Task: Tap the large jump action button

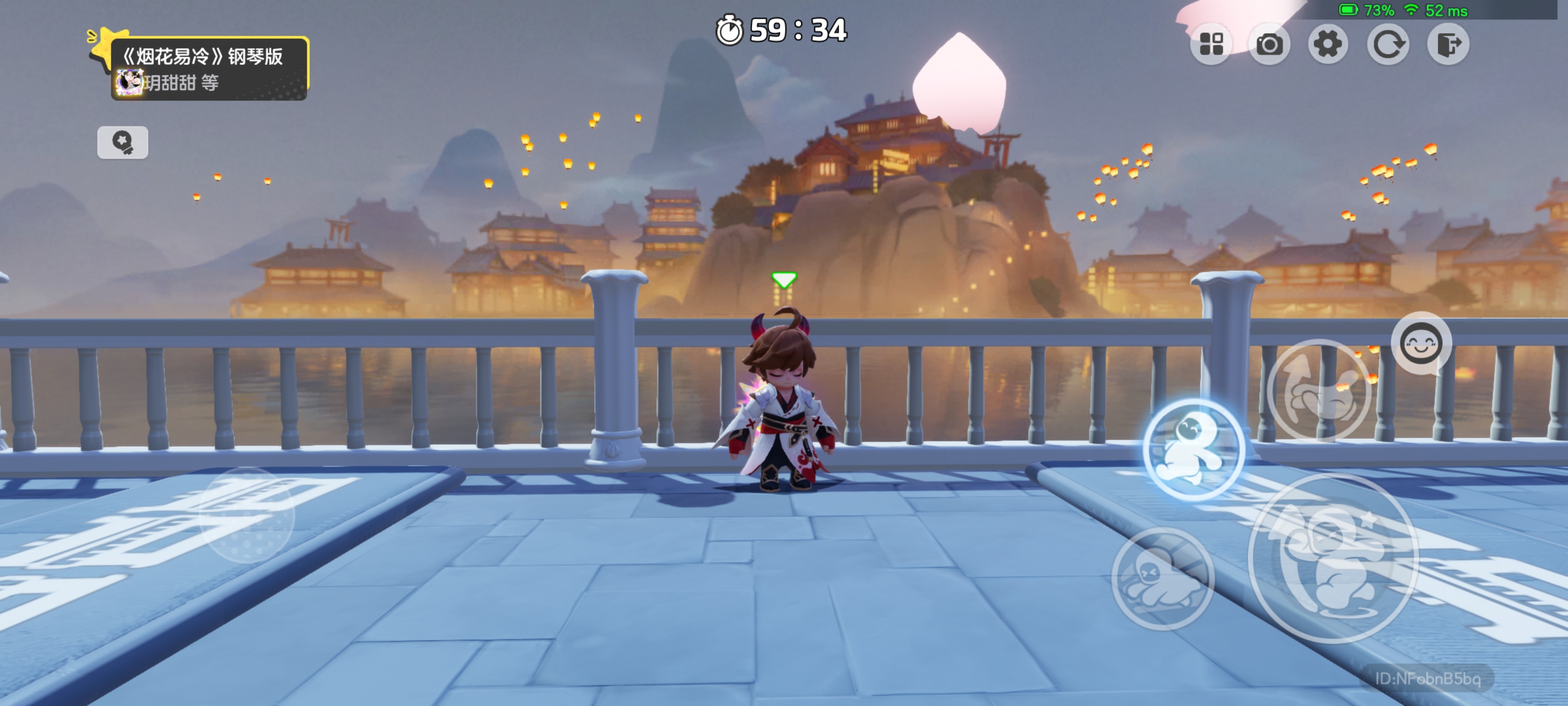Action: (1332, 557)
